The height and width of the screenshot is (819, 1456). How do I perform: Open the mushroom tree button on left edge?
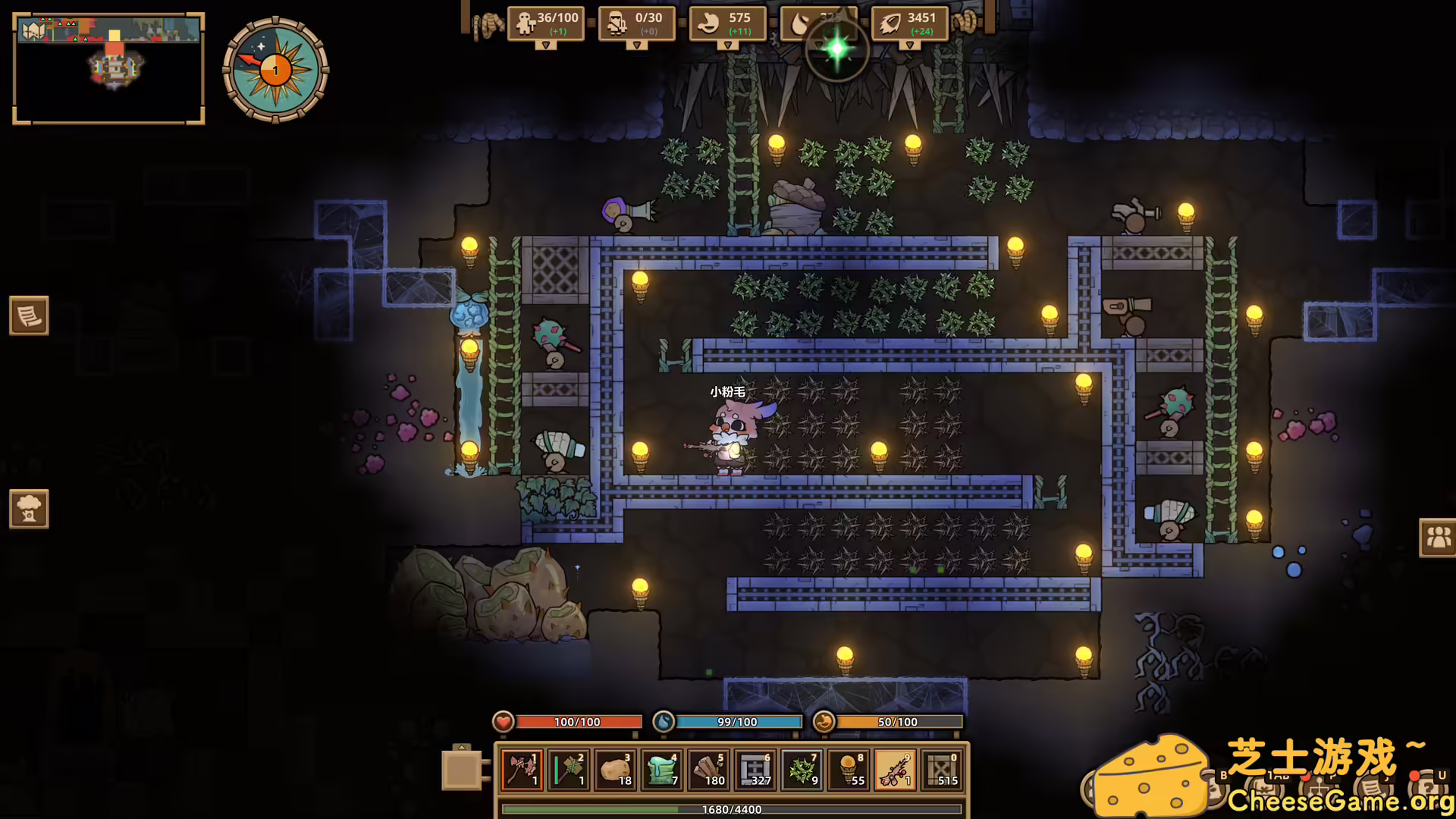click(x=29, y=508)
